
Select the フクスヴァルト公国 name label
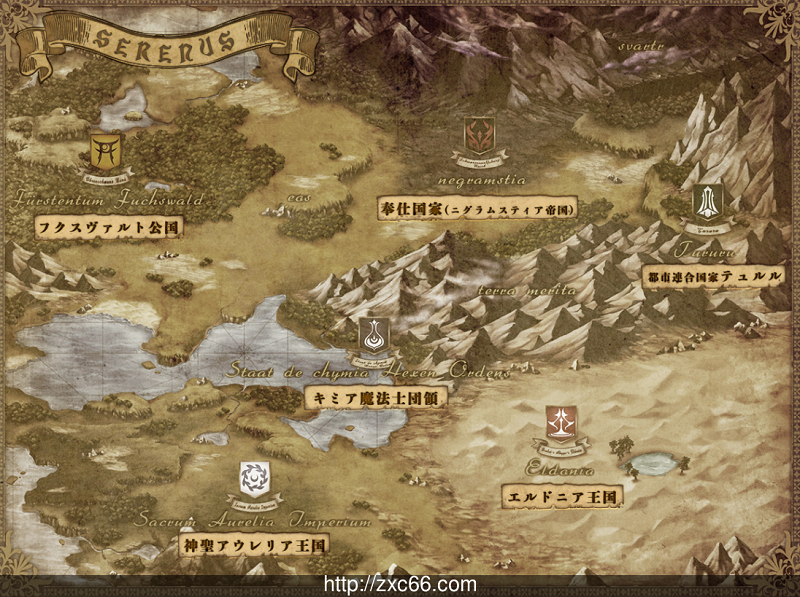pos(108,227)
